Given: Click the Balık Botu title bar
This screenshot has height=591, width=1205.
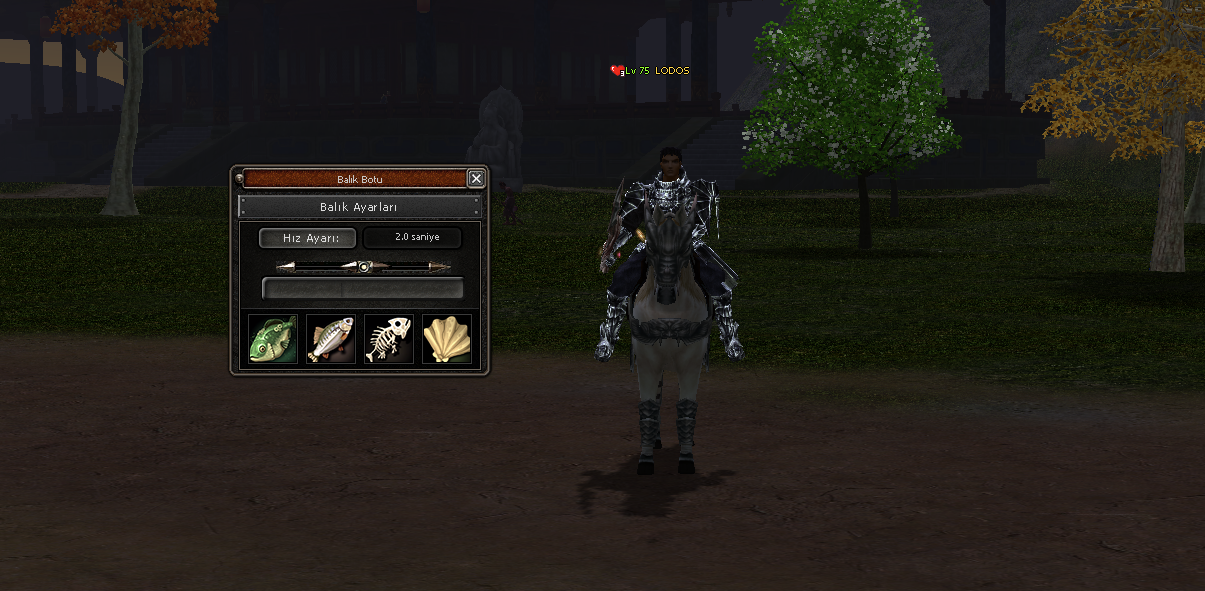Looking at the screenshot, I should (355, 179).
